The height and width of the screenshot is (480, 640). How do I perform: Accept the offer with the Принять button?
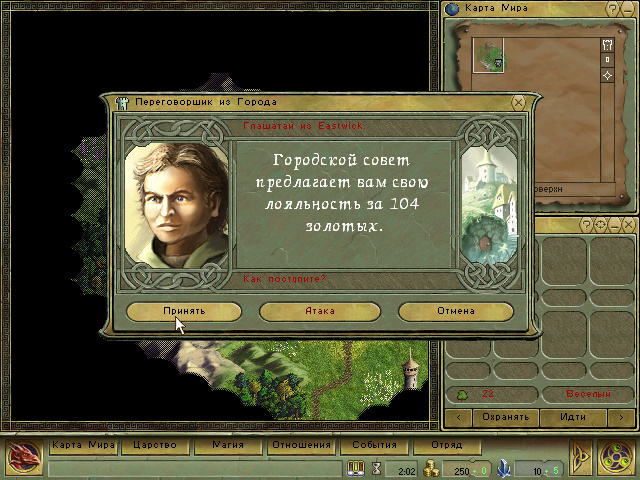(184, 311)
